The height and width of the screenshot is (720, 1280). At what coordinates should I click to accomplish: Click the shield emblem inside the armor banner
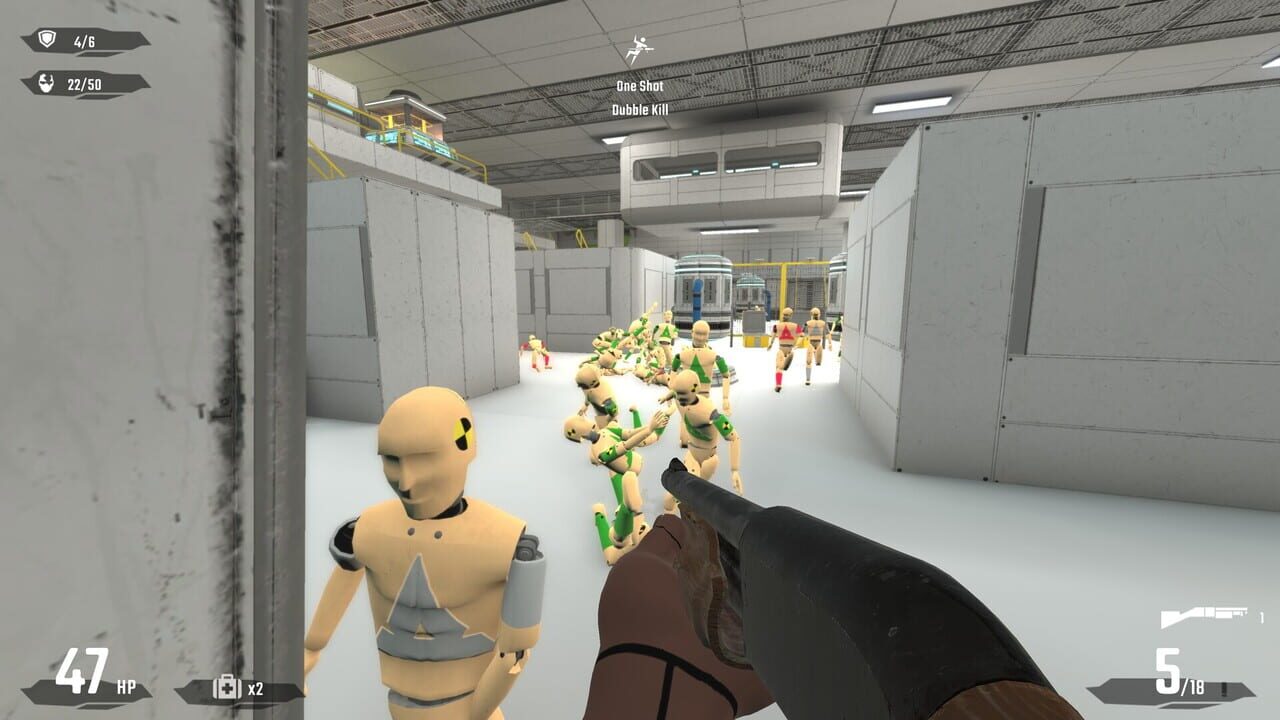48,39
